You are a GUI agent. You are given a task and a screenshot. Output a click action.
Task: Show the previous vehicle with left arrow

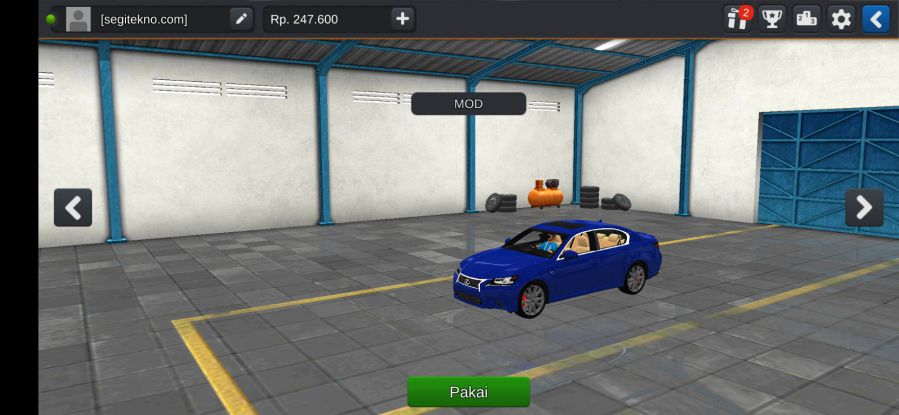(x=73, y=207)
